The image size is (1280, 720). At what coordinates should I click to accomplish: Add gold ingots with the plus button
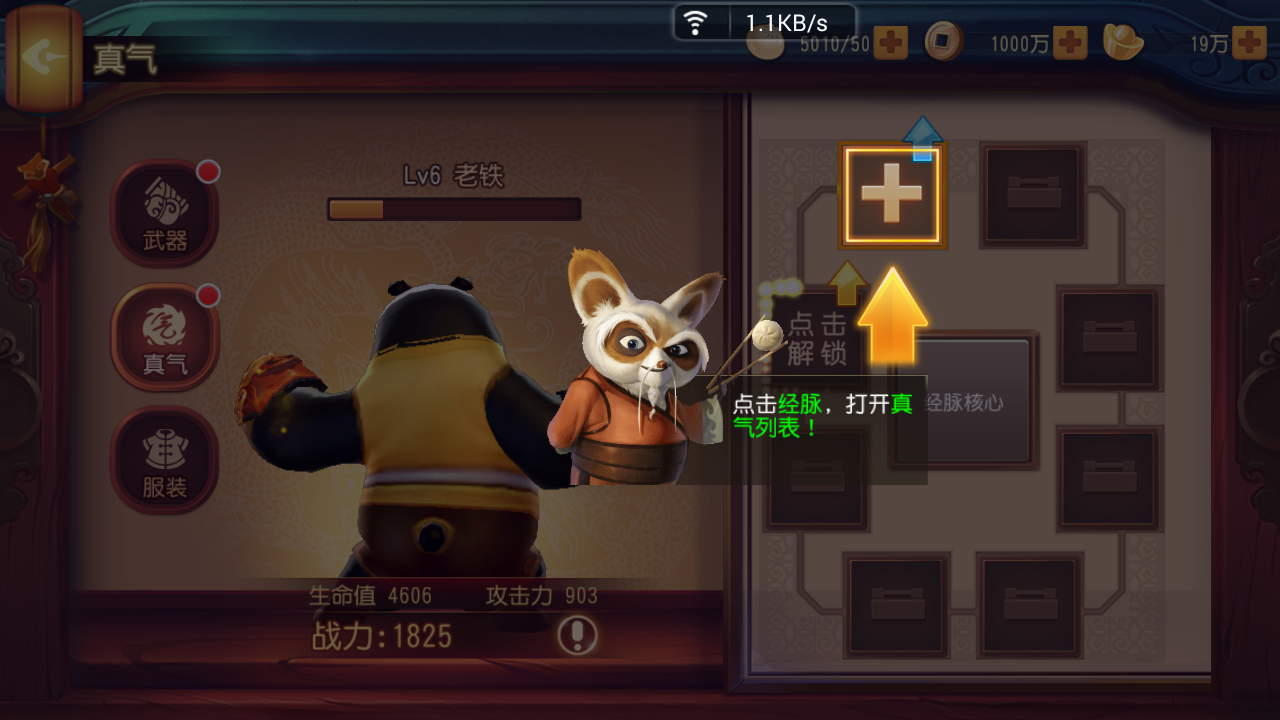1249,43
